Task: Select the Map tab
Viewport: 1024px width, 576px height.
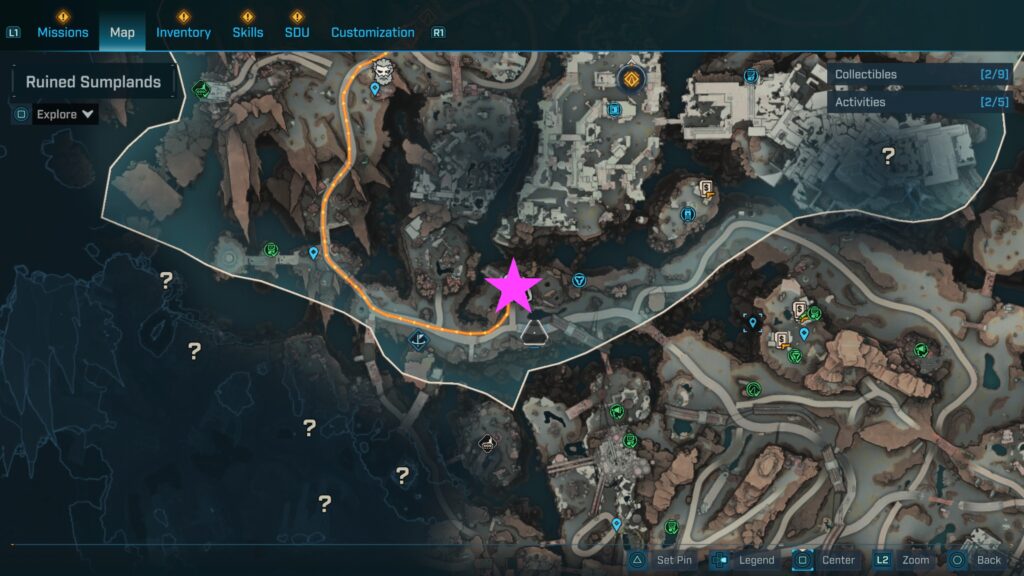Action: click(122, 32)
